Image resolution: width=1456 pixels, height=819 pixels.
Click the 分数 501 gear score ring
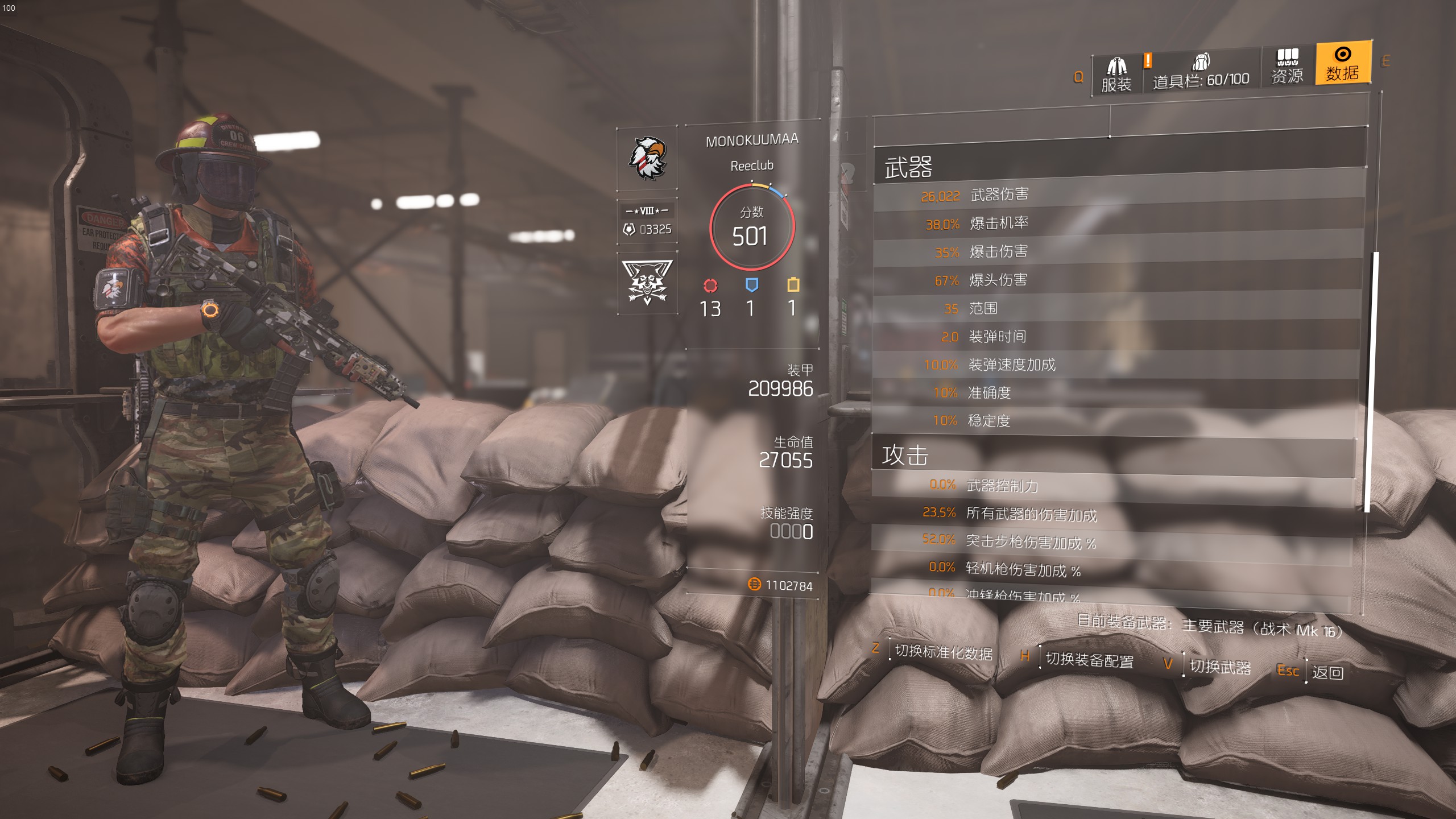pos(751,227)
